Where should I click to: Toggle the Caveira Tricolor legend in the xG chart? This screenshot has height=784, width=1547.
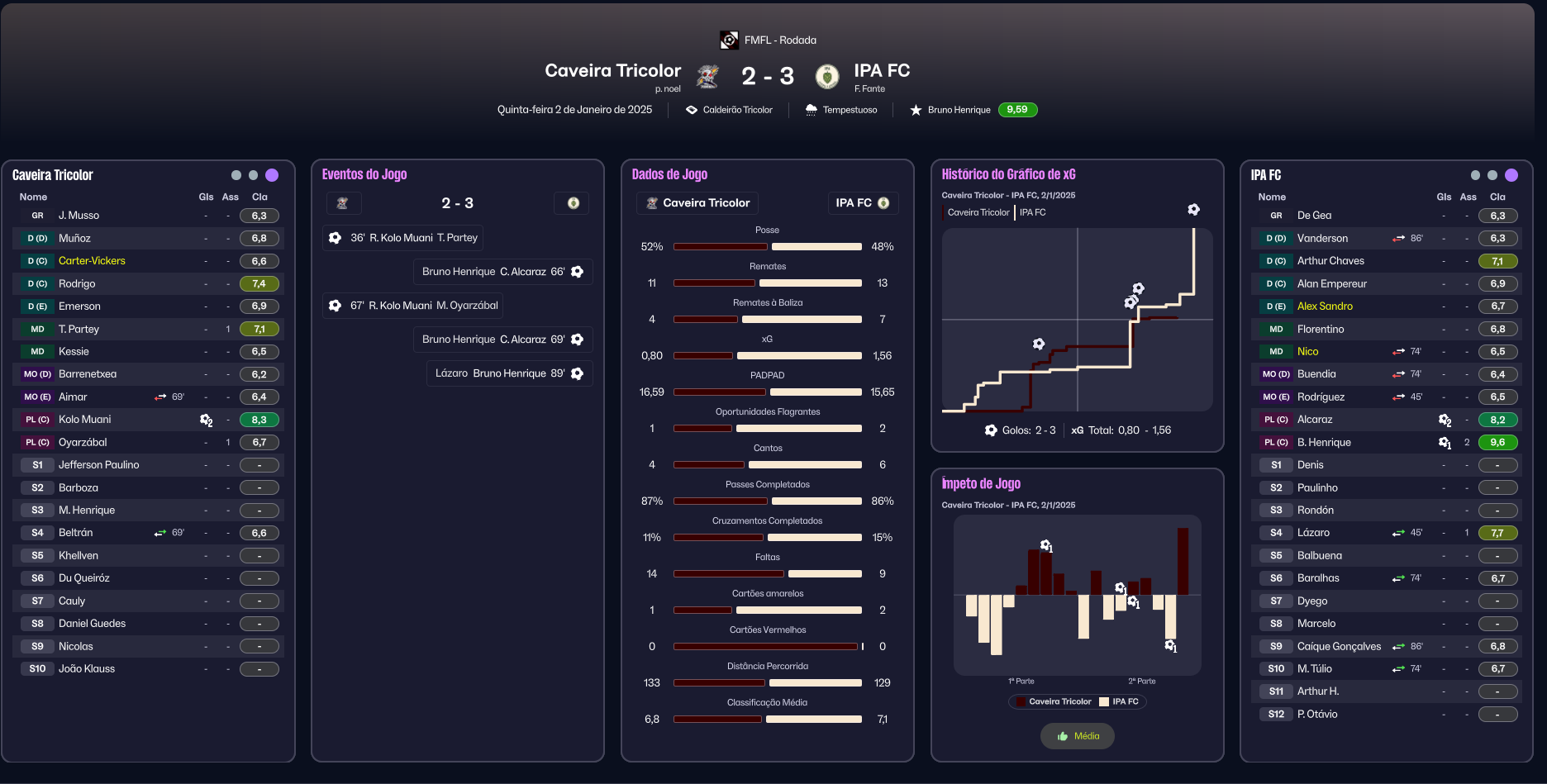click(x=978, y=212)
